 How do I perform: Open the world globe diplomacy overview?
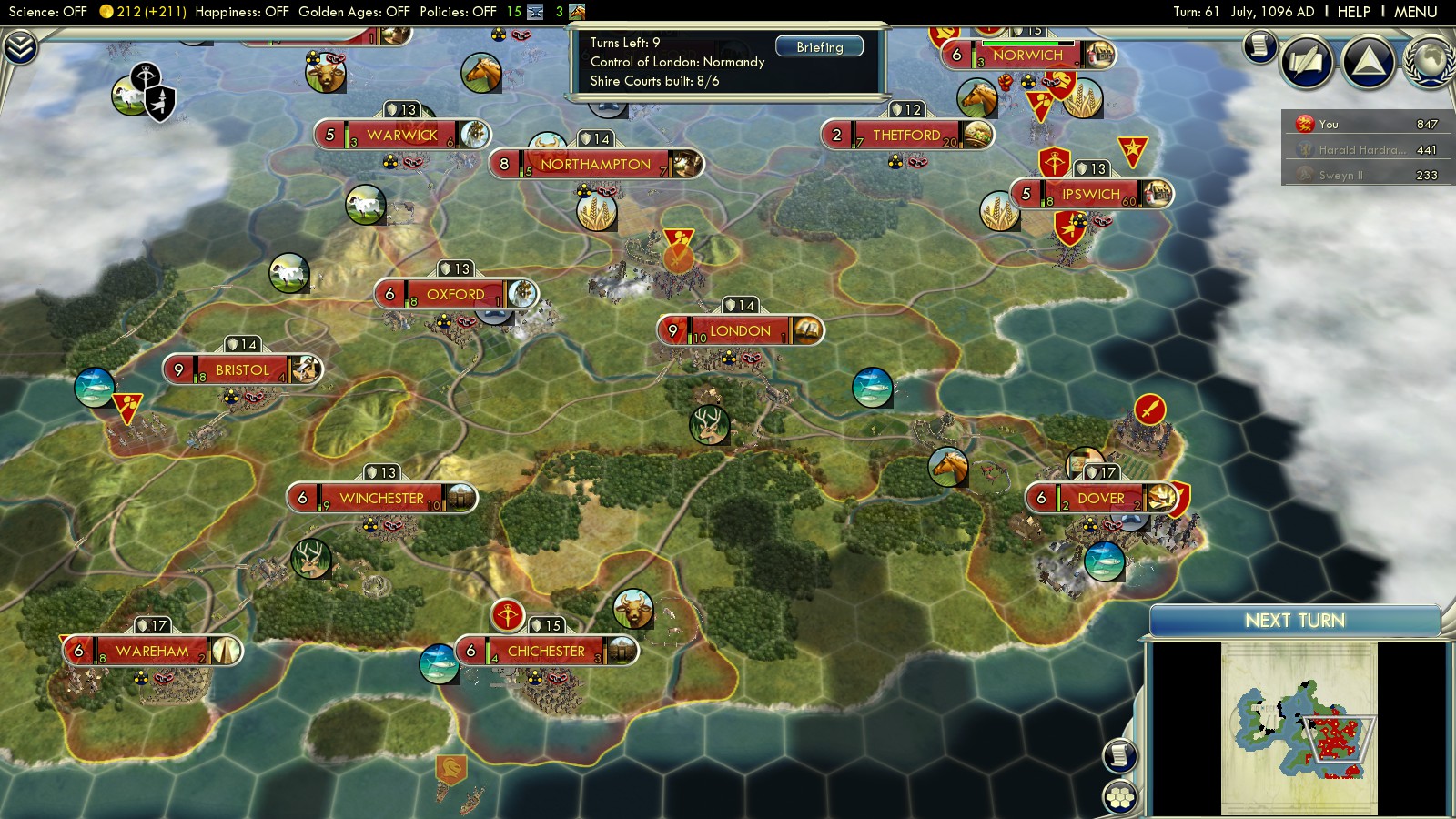tap(1430, 62)
